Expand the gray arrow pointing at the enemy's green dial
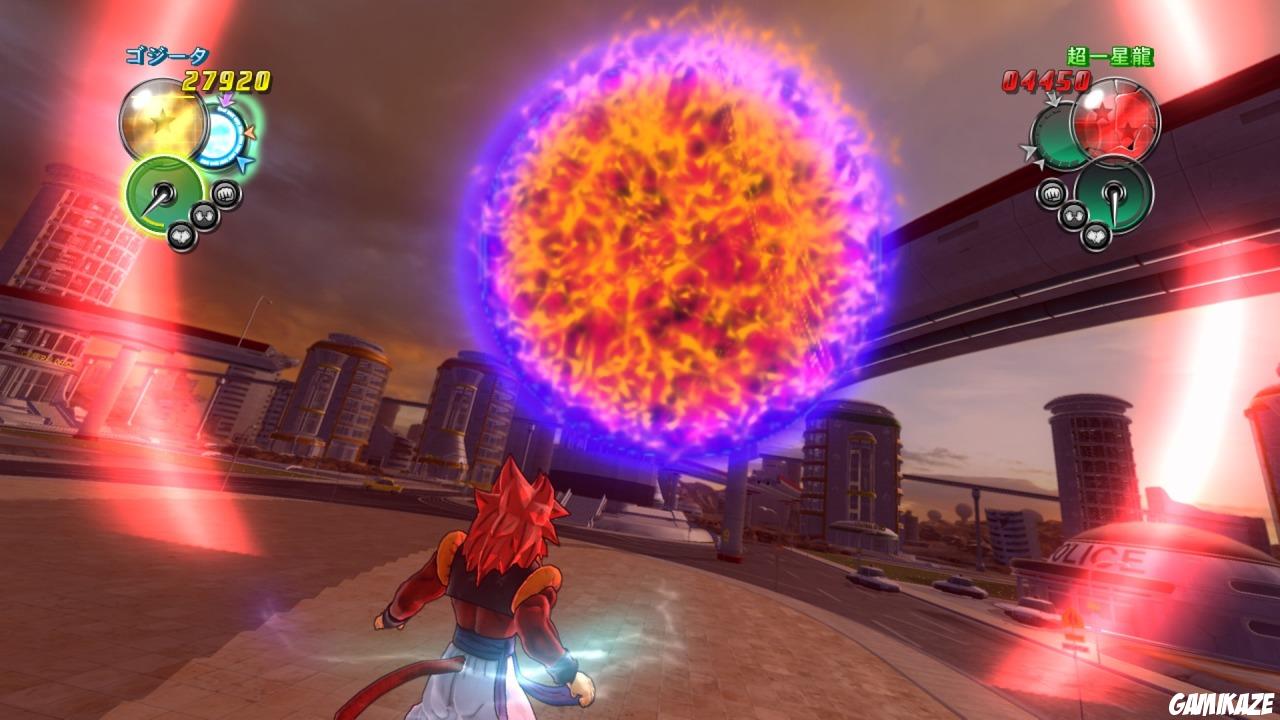This screenshot has height=720, width=1280. point(1052,100)
